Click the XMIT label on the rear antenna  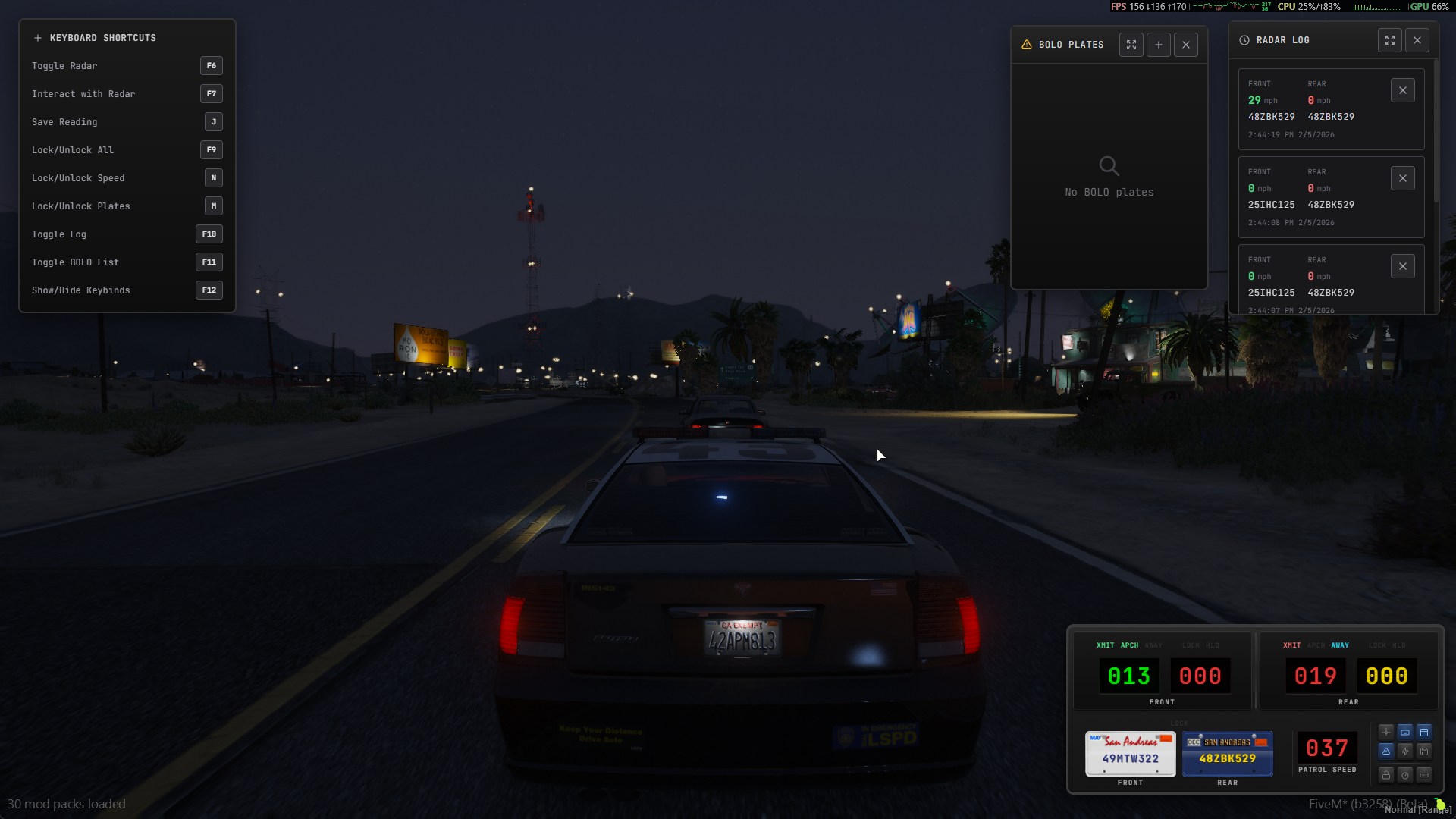click(1291, 645)
